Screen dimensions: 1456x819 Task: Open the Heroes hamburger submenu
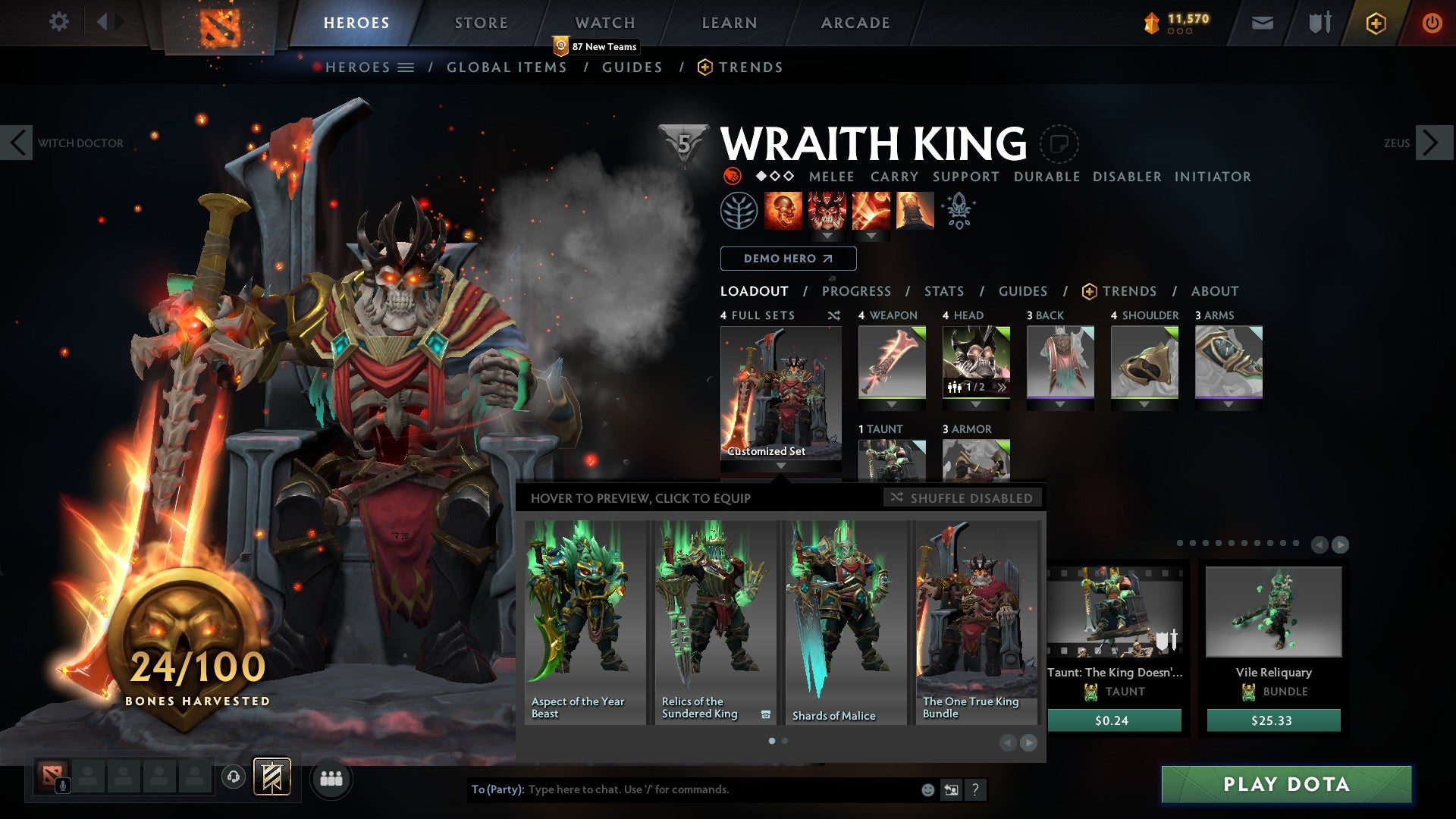405,67
